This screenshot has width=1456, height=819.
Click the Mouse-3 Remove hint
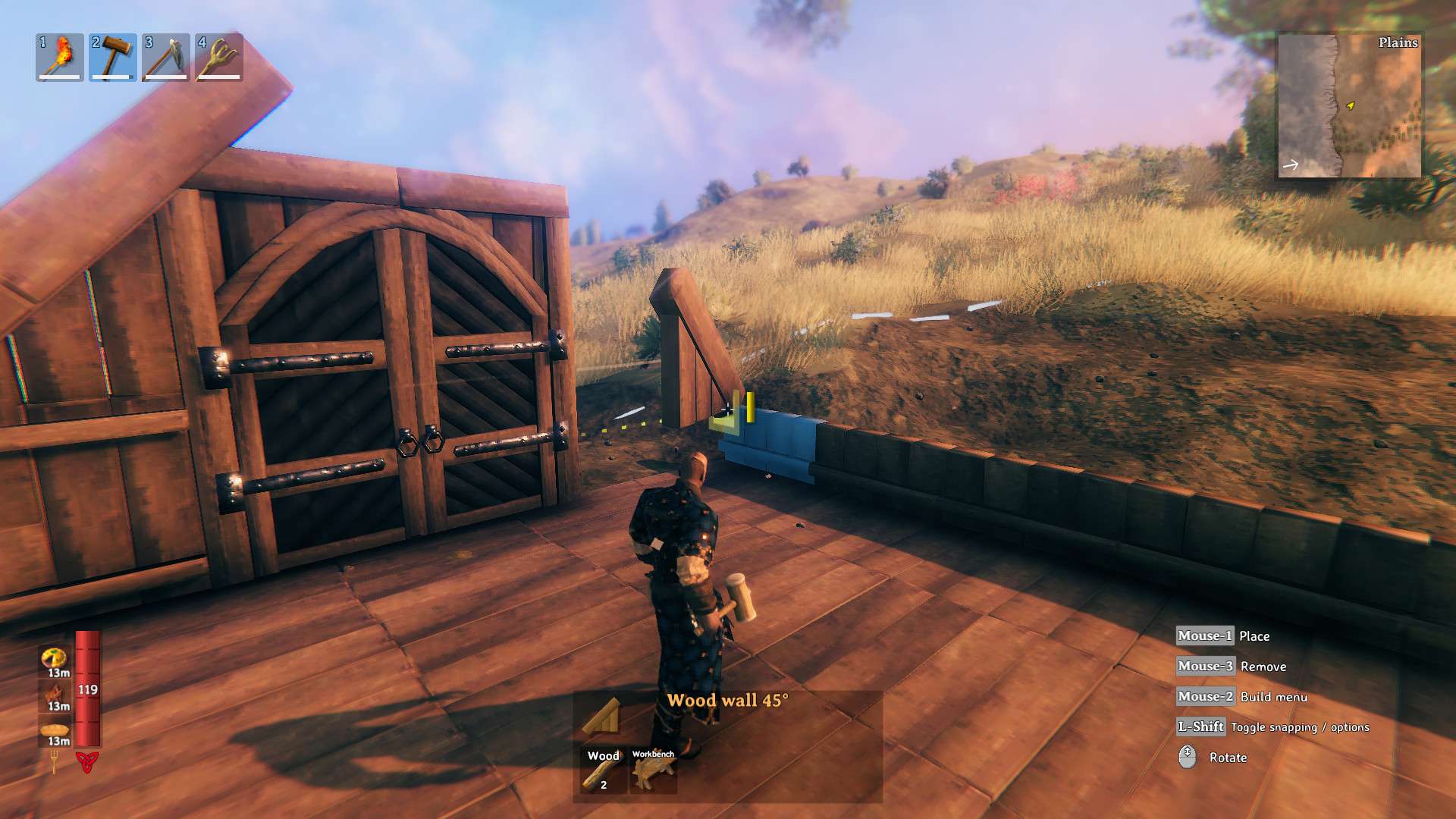point(1209,667)
